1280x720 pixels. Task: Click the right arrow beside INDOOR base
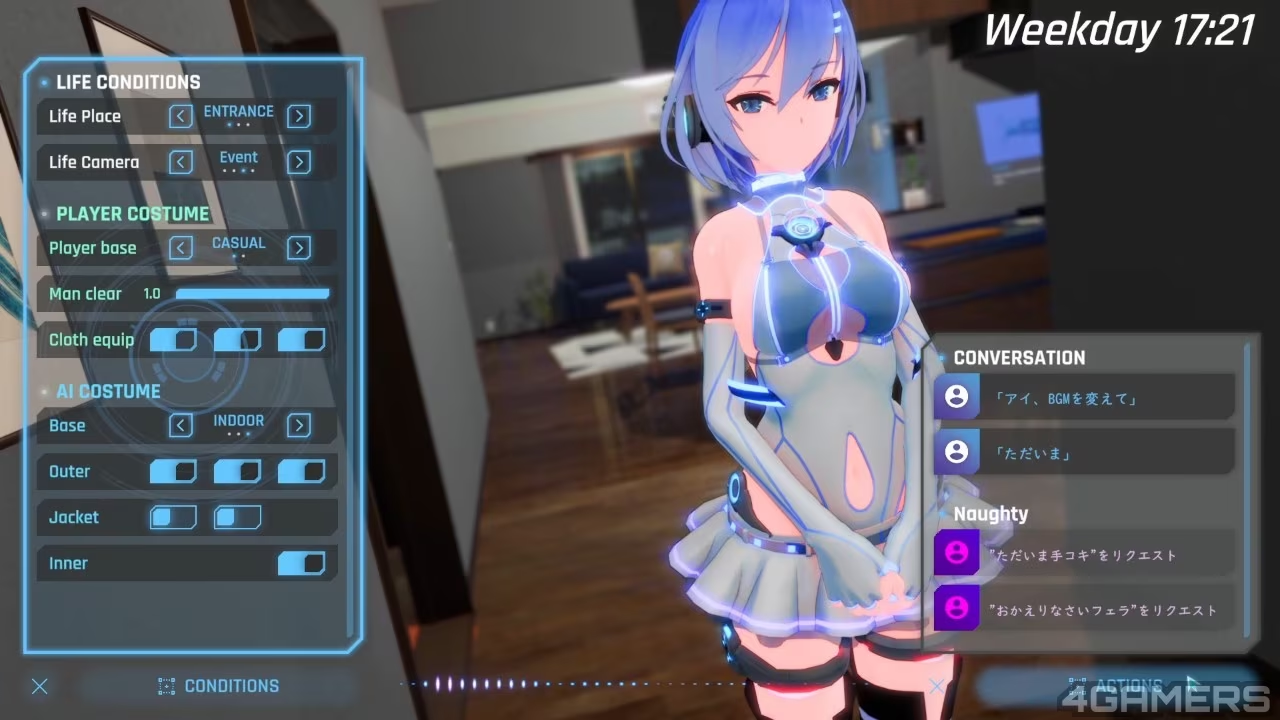point(298,426)
